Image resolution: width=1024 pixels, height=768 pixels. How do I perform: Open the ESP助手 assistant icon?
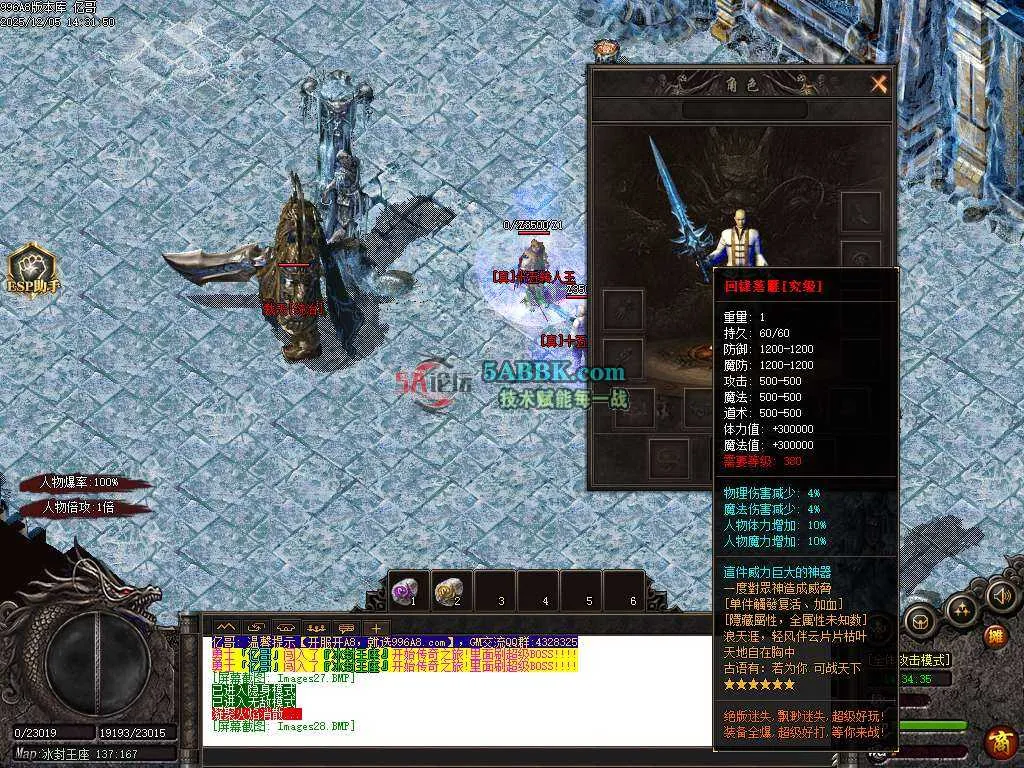click(x=33, y=270)
